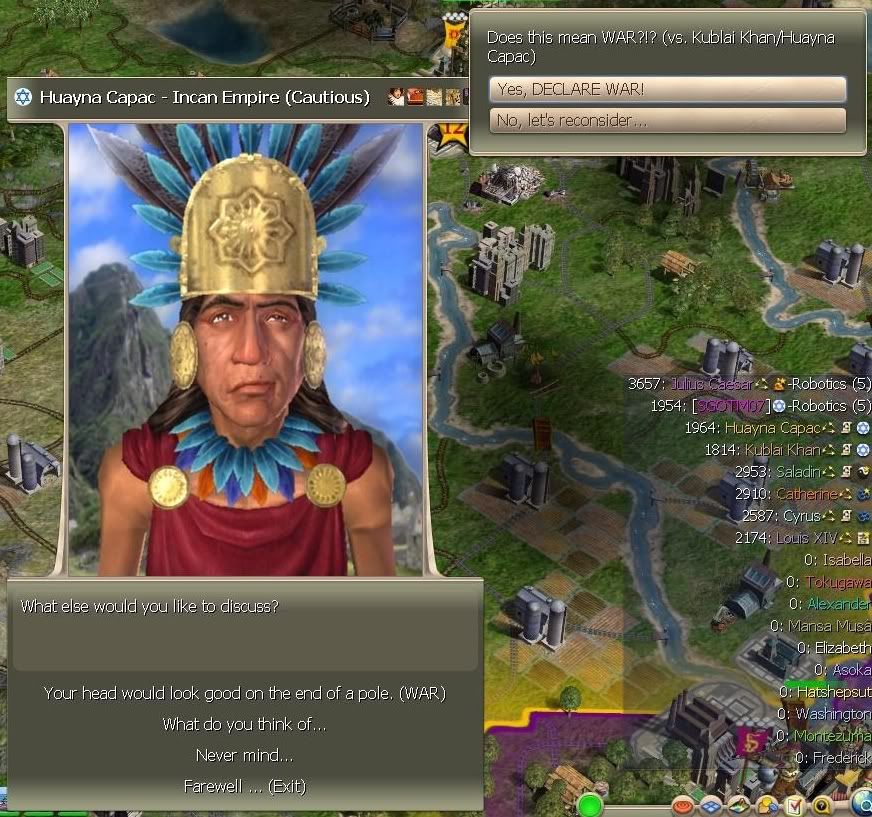
Task: Pick the 'Never mind...' dialogue option
Action: coord(244,755)
